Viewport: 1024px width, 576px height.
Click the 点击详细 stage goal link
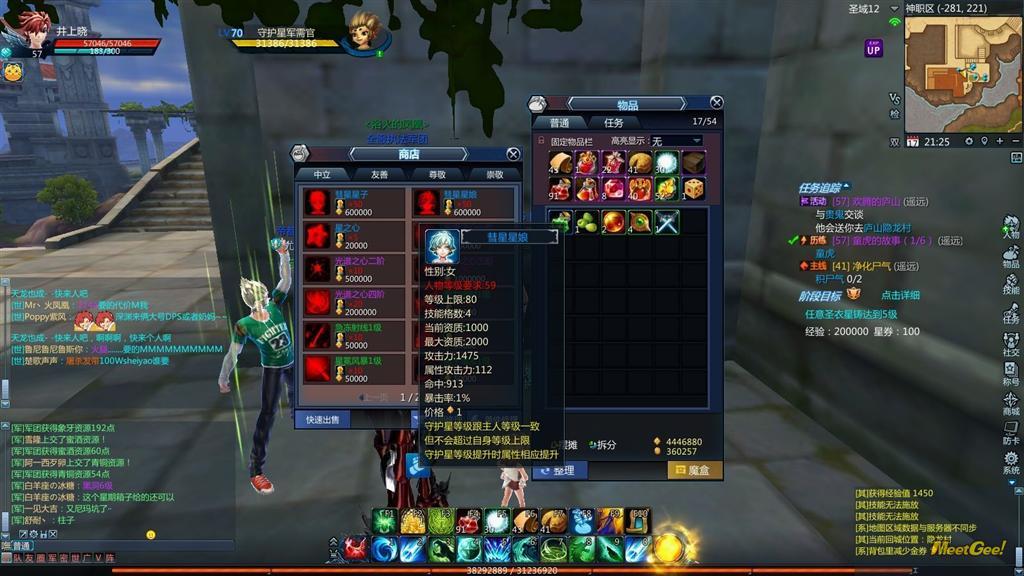click(899, 296)
